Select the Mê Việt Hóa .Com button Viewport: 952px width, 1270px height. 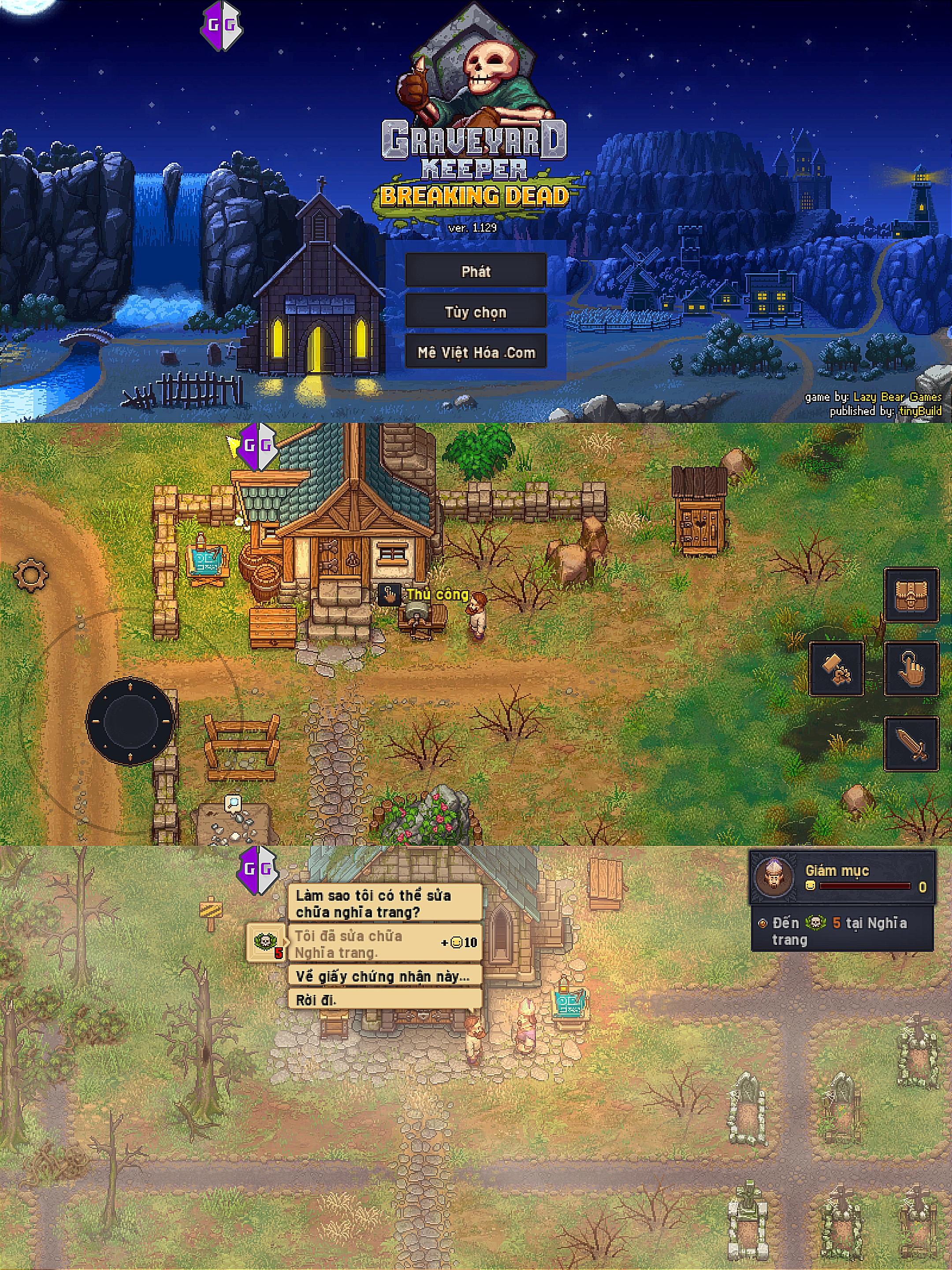coord(476,352)
